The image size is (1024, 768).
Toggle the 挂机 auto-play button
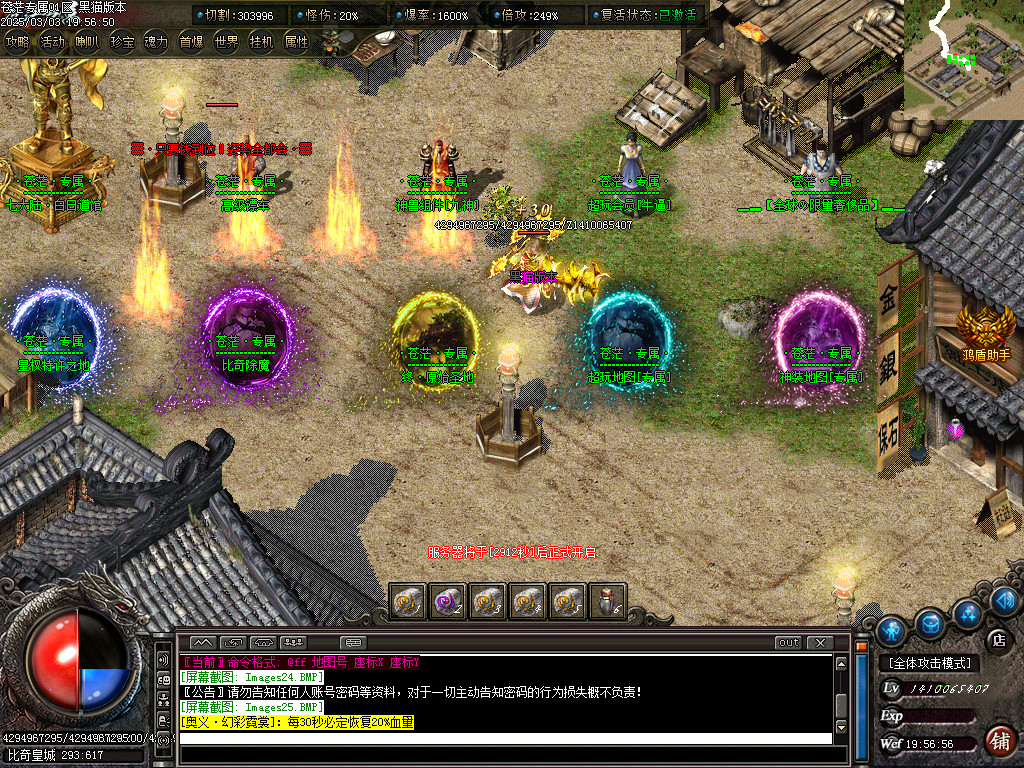261,42
